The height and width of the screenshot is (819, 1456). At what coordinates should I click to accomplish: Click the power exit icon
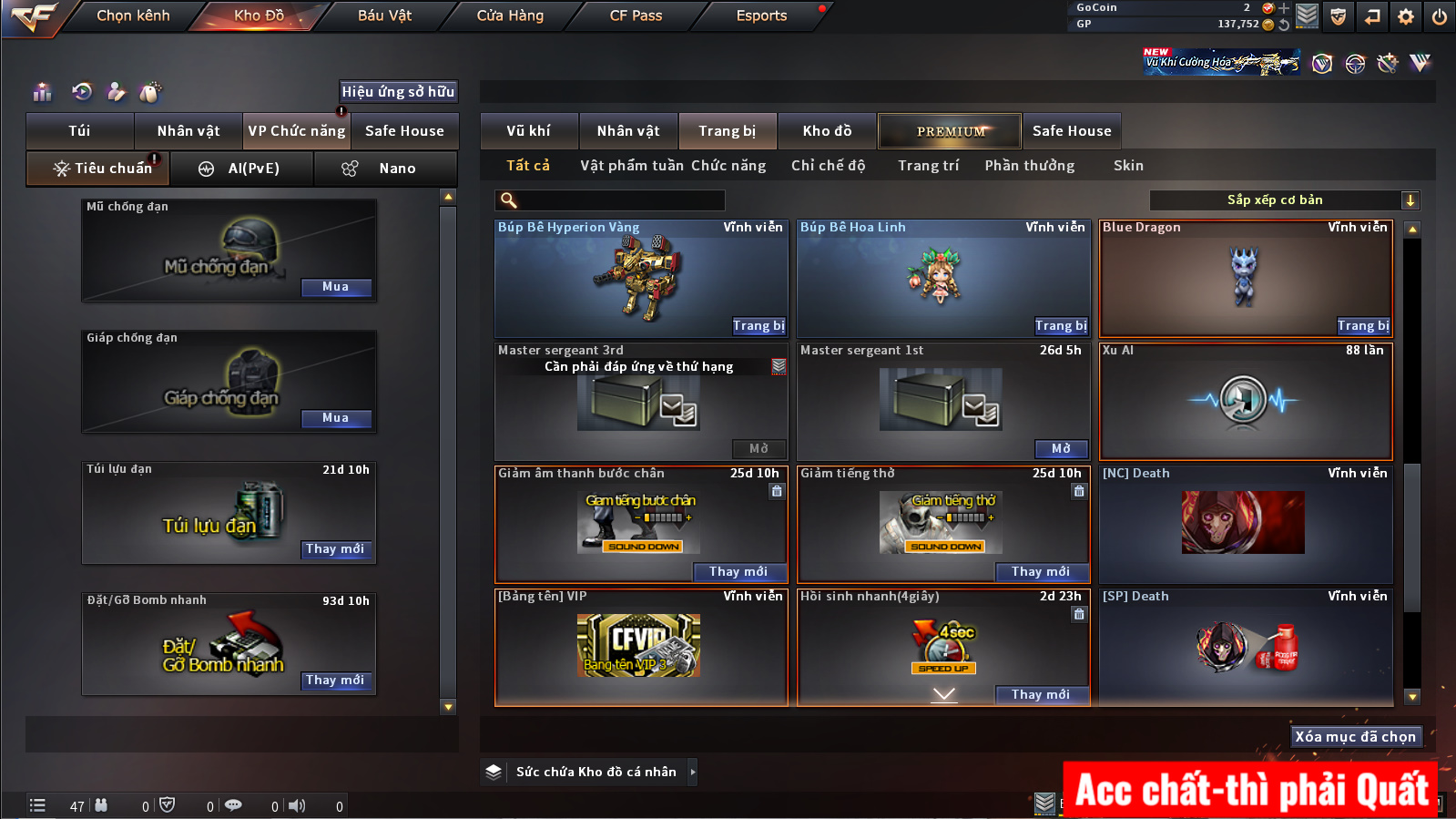1439,16
